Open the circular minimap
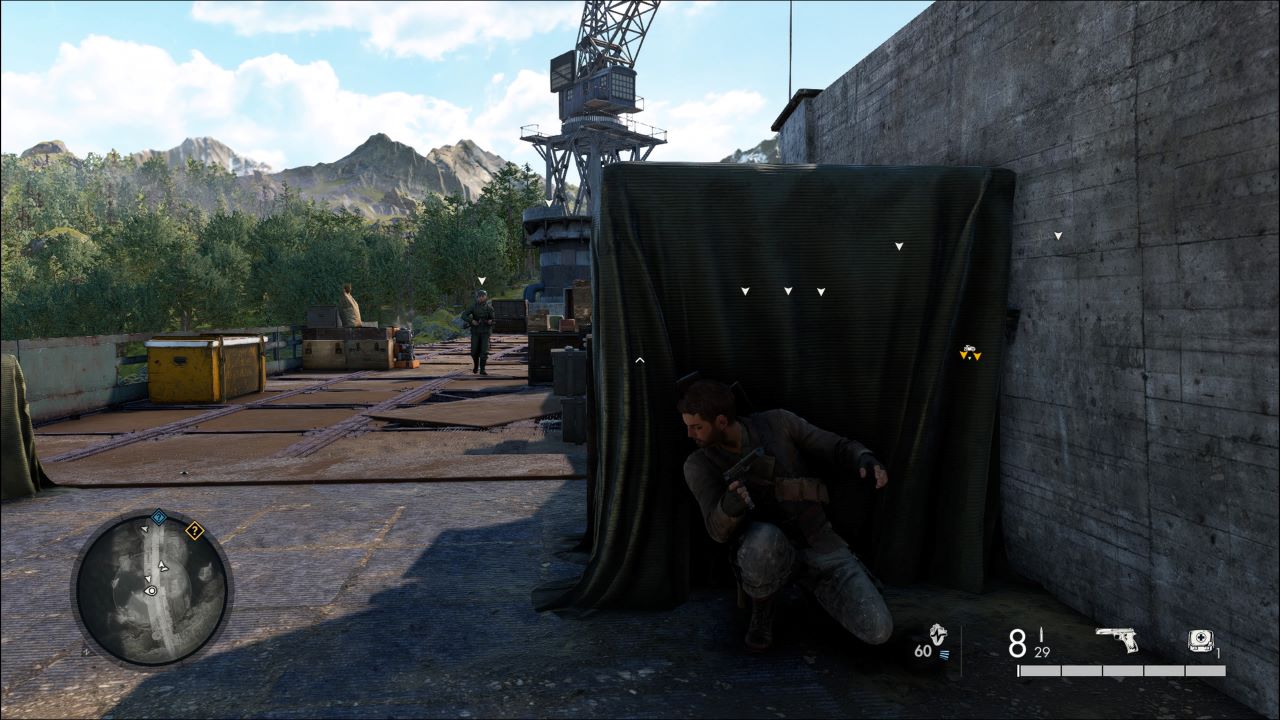 pyautogui.click(x=152, y=589)
